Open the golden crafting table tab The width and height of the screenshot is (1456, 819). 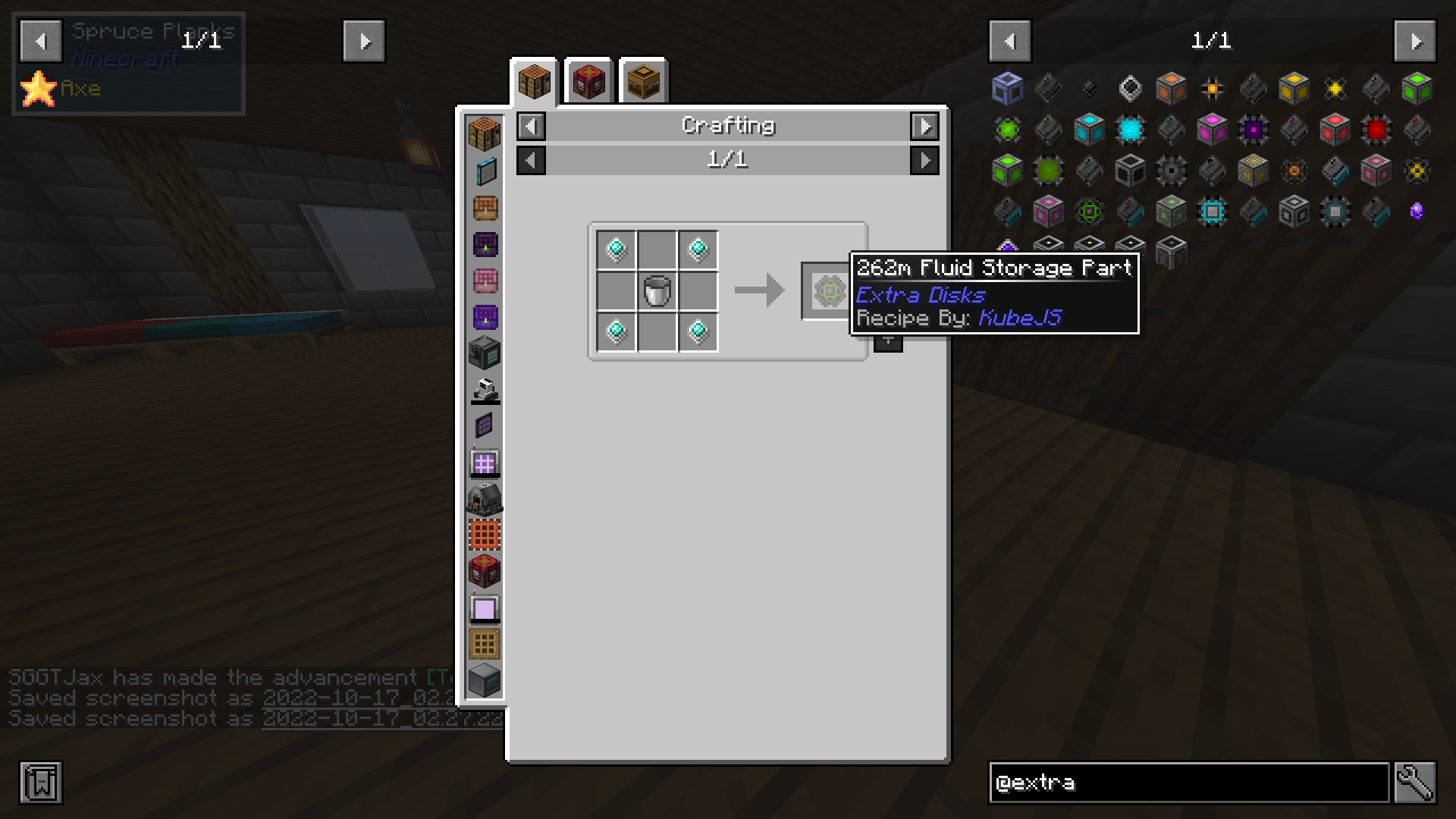(x=642, y=82)
